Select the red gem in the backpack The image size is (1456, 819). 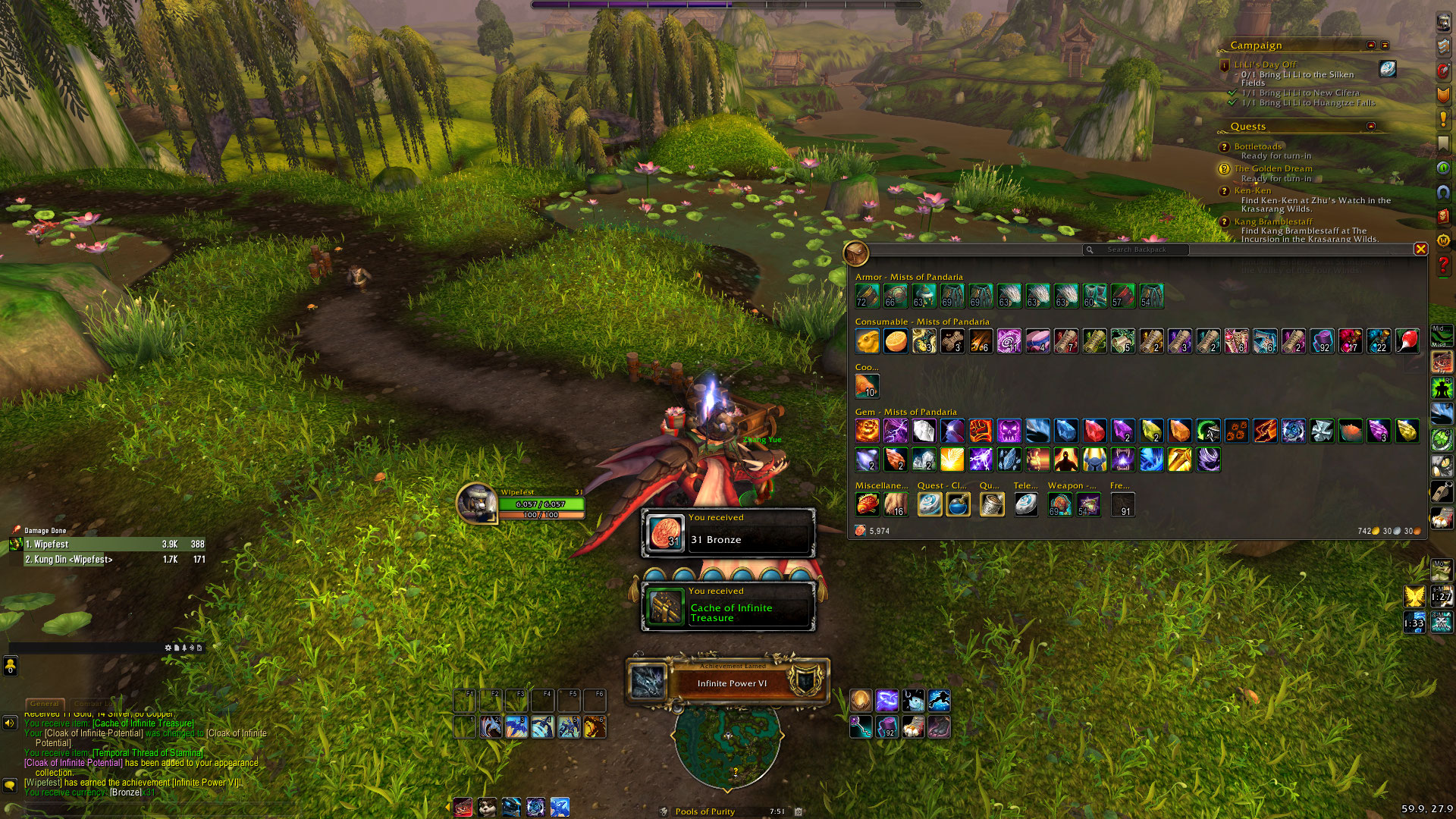(x=1094, y=431)
